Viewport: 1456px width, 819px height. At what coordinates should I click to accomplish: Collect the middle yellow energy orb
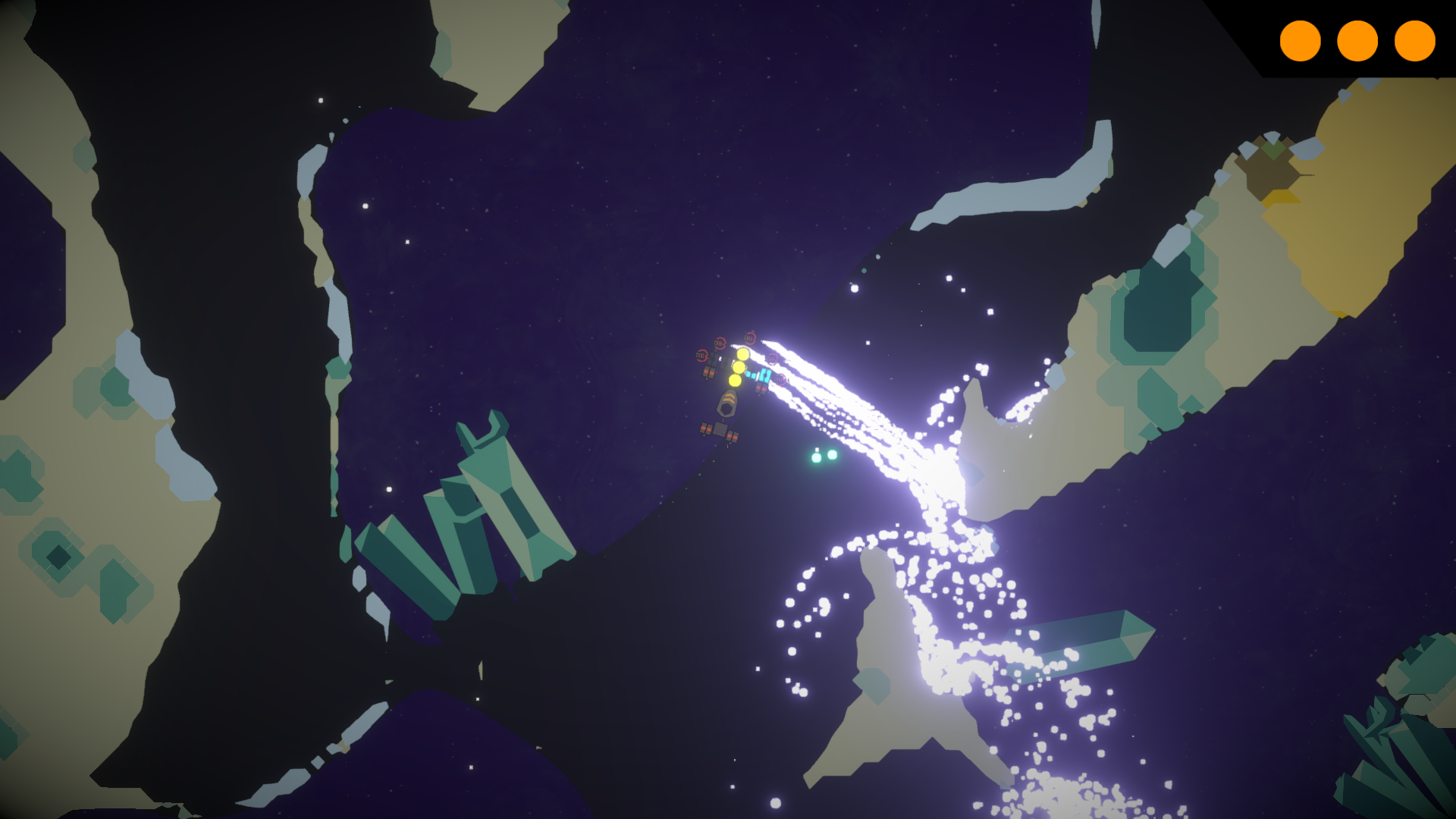pyautogui.click(x=738, y=367)
